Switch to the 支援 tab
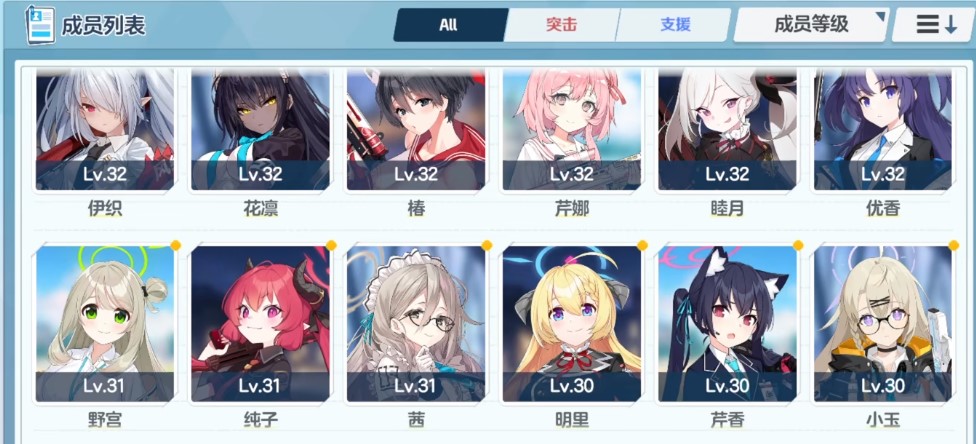This screenshot has width=976, height=444. pos(675,25)
